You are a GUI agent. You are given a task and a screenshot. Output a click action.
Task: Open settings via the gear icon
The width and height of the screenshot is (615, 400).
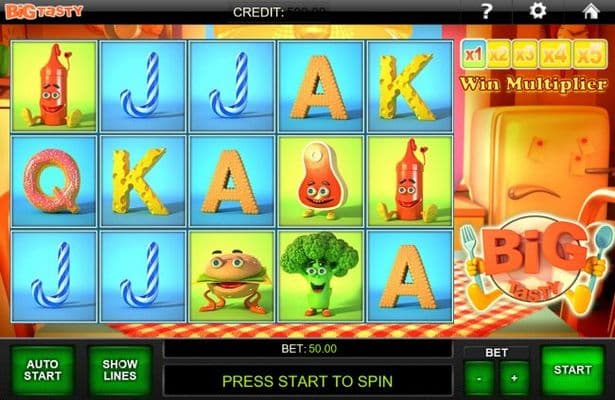(538, 12)
